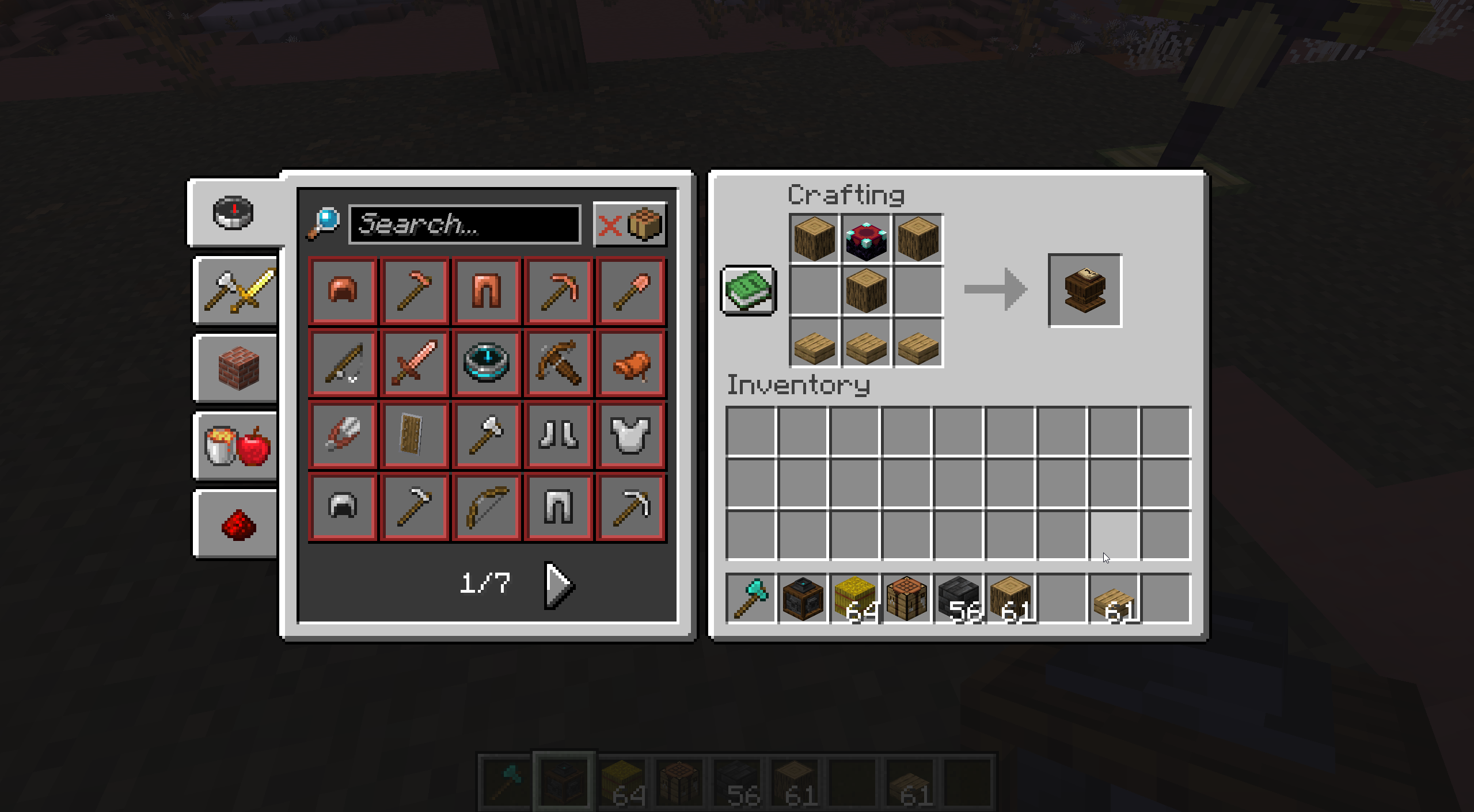The height and width of the screenshot is (812, 1474).
Task: Choose the copper sword recipe
Action: [x=415, y=363]
